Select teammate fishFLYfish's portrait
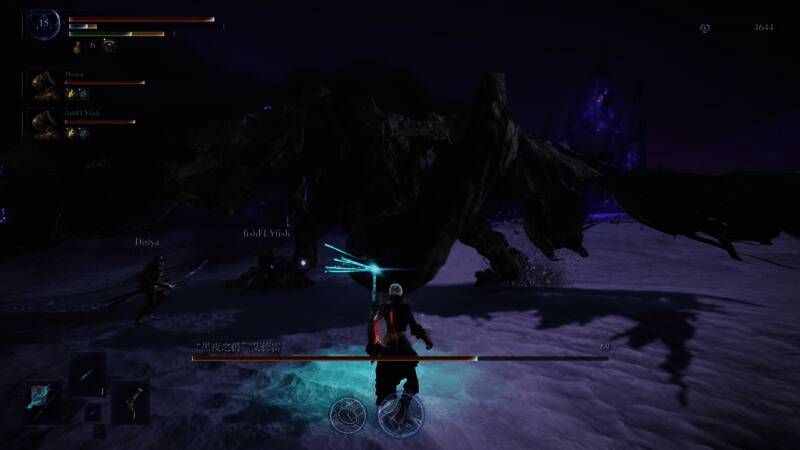Image resolution: width=800 pixels, height=450 pixels. click(43, 124)
